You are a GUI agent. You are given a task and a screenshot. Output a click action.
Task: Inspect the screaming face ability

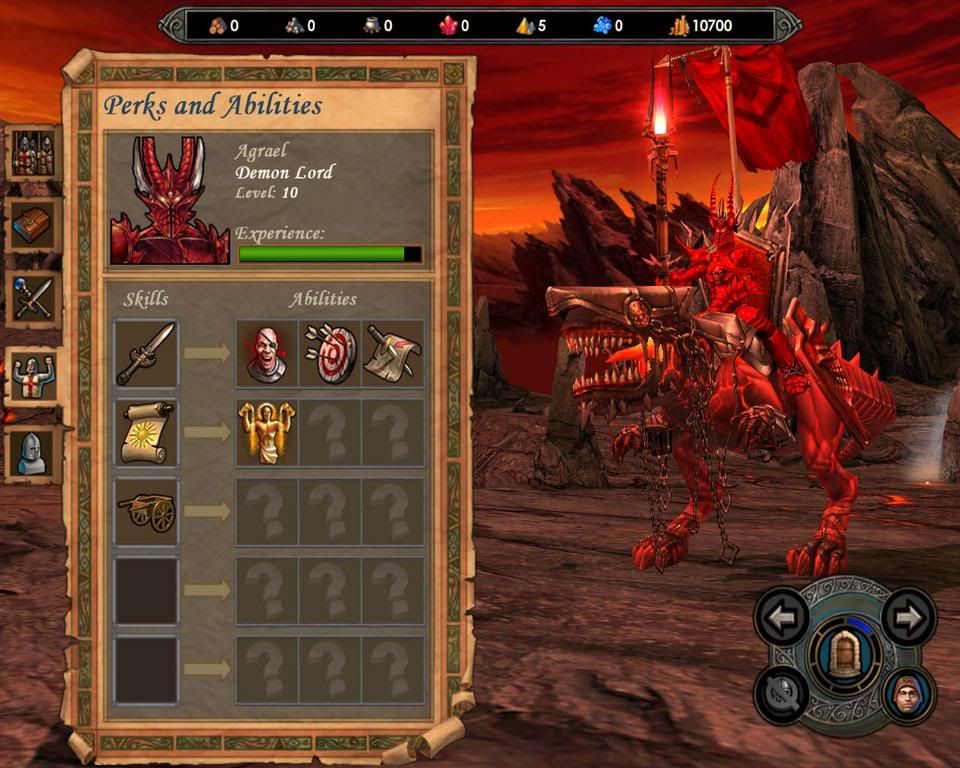(267, 353)
